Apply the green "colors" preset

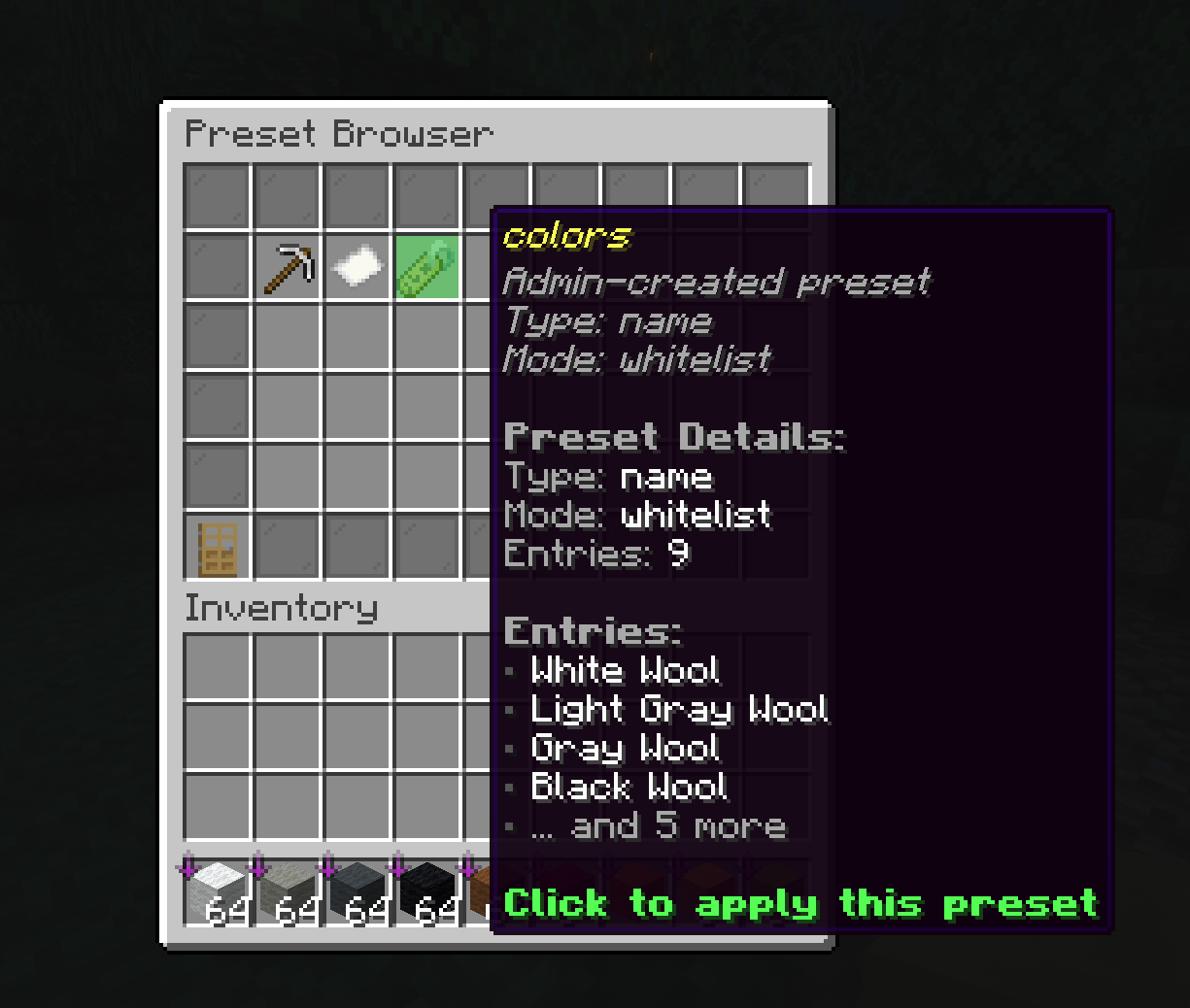[x=427, y=267]
